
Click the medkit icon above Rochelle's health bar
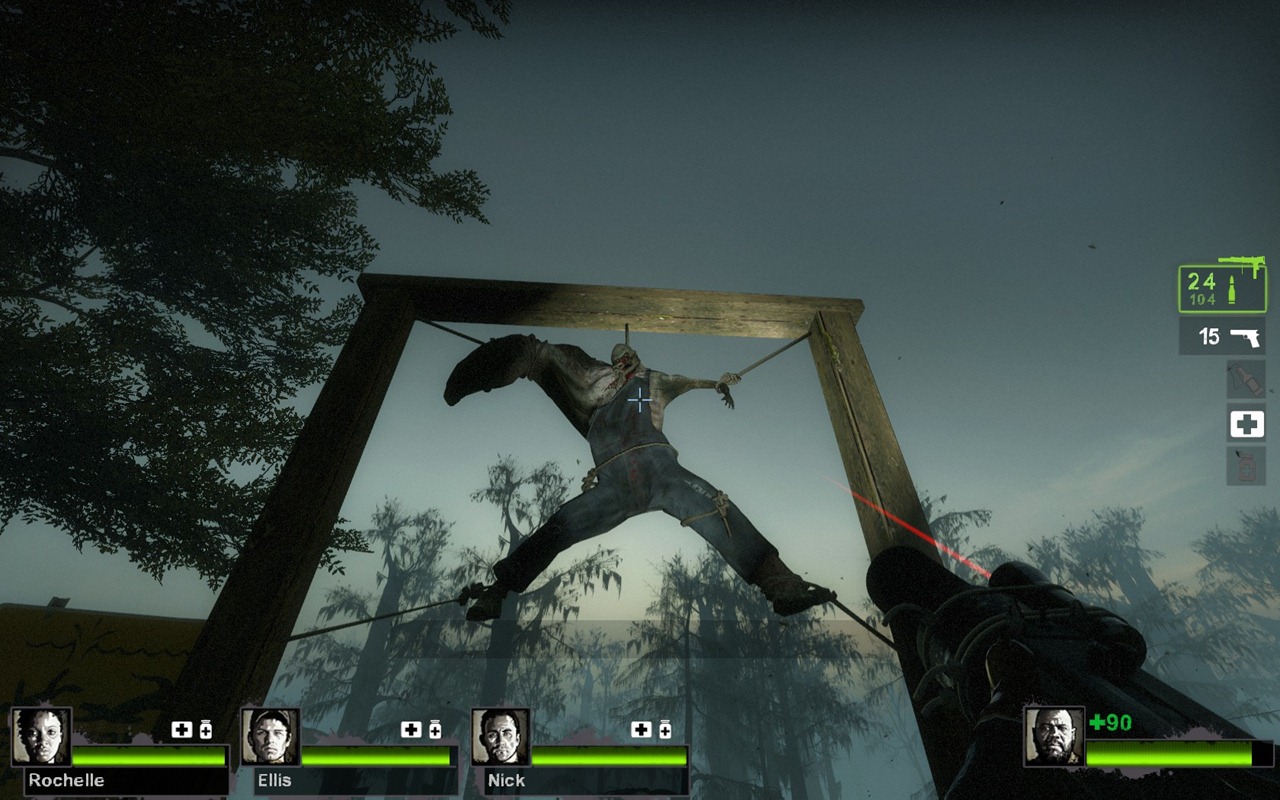181,730
